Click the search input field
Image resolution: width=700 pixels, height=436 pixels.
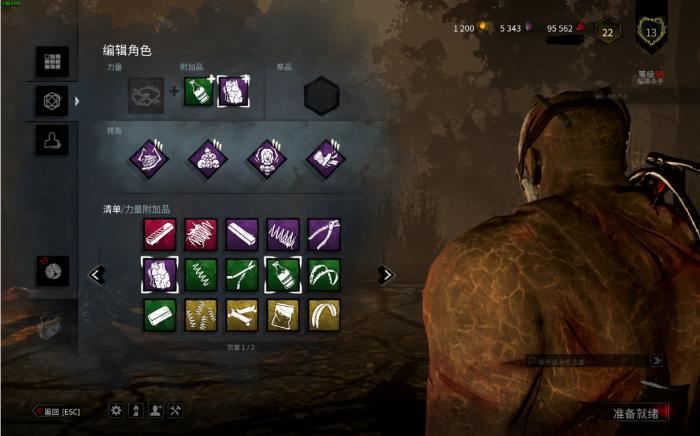587,360
